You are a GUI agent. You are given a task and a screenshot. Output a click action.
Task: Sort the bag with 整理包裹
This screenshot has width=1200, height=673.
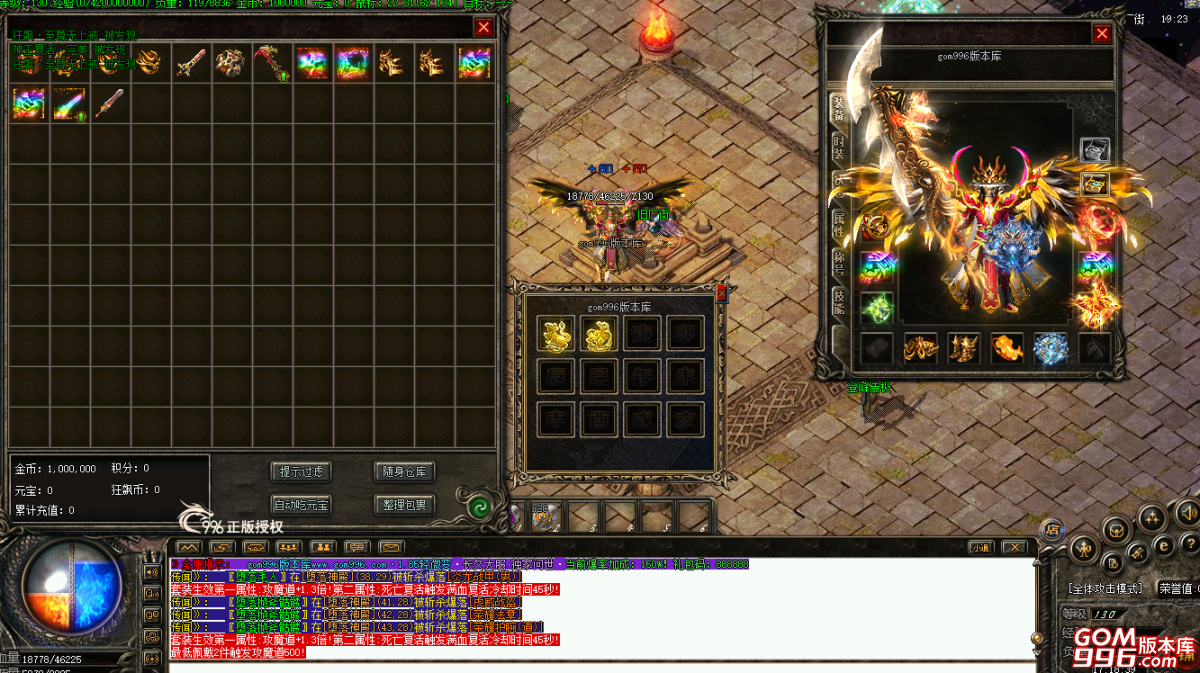[404, 505]
